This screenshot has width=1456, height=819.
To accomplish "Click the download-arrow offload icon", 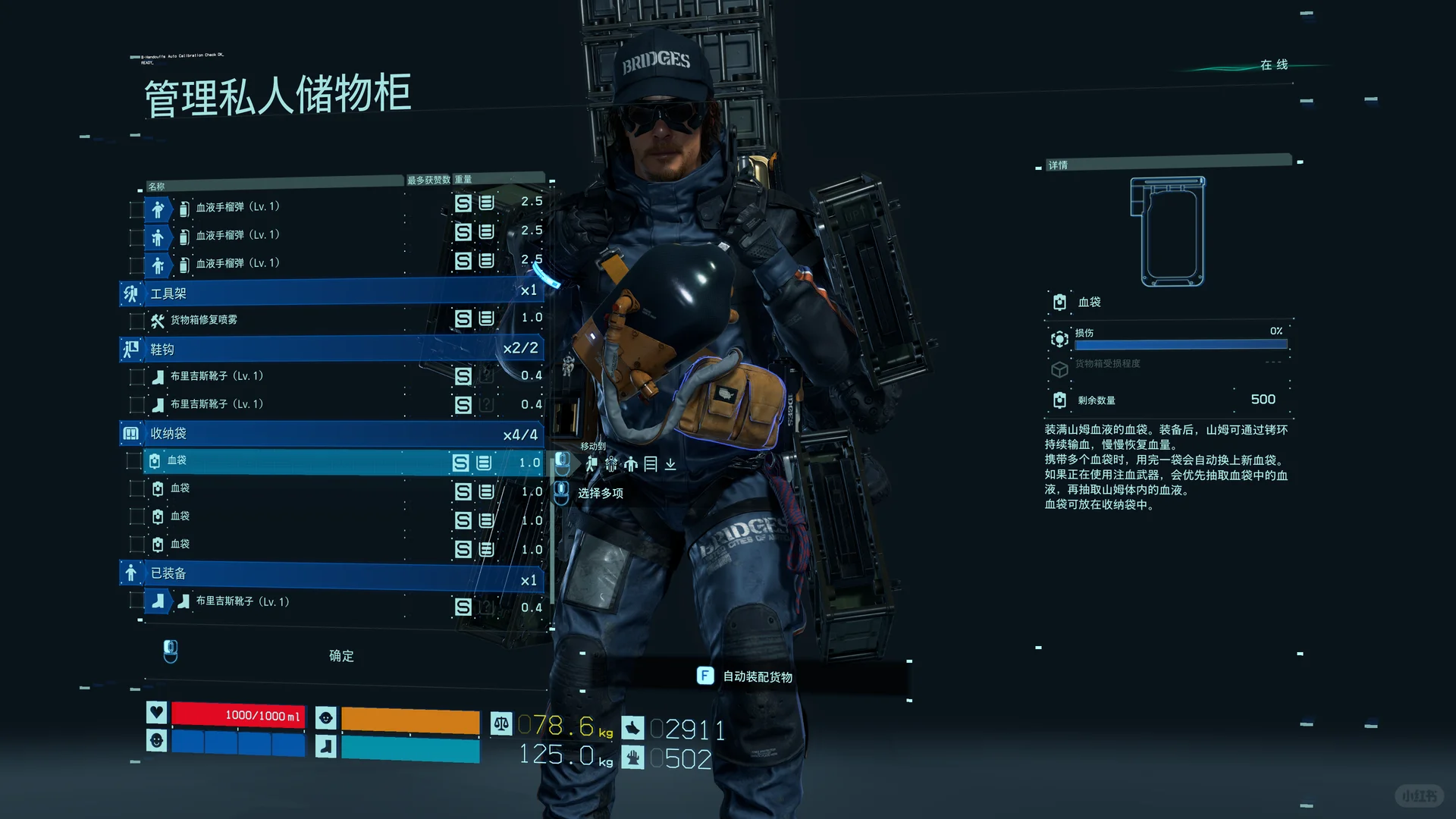I will tap(670, 464).
